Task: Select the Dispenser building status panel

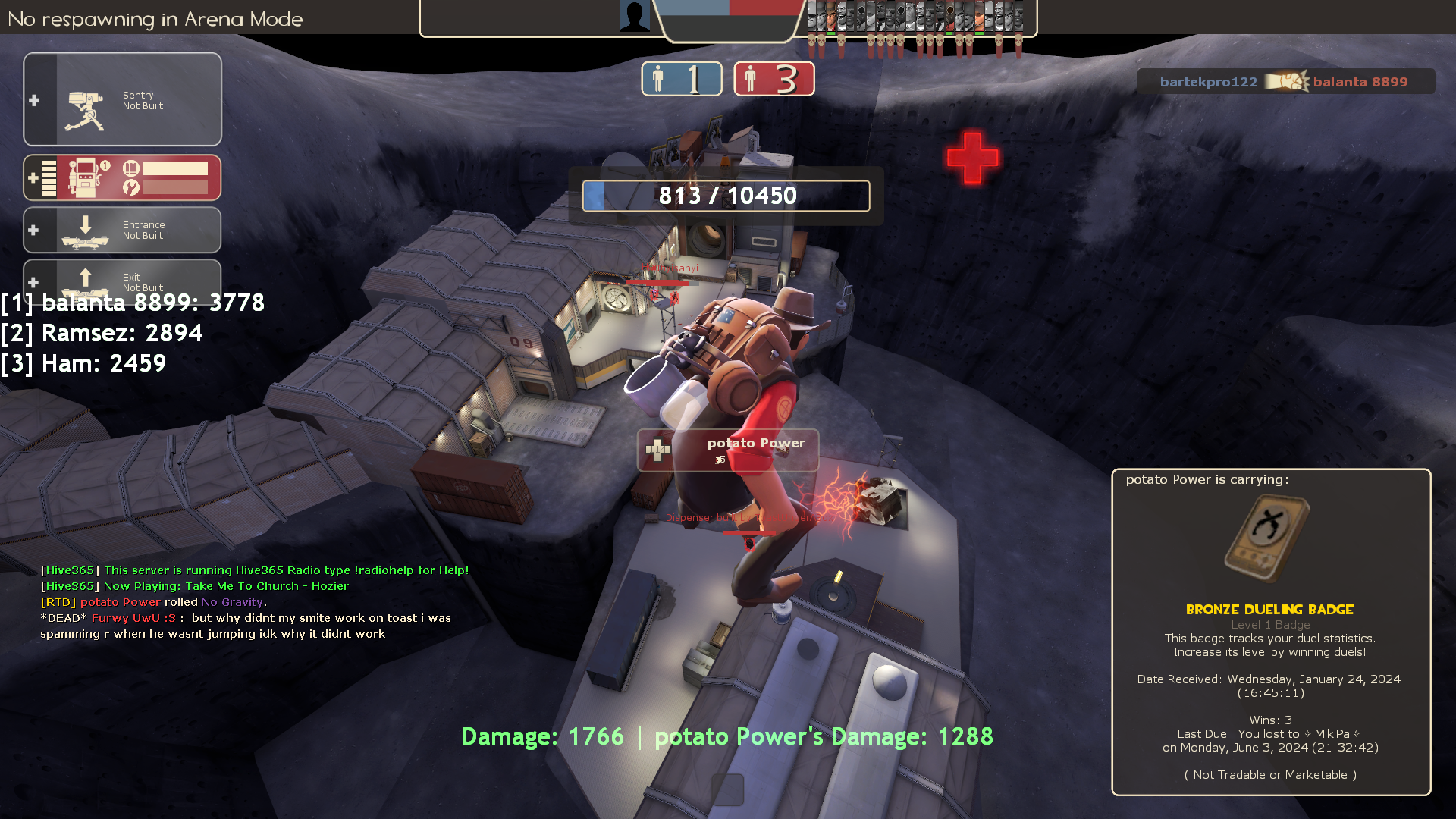Action: [123, 178]
